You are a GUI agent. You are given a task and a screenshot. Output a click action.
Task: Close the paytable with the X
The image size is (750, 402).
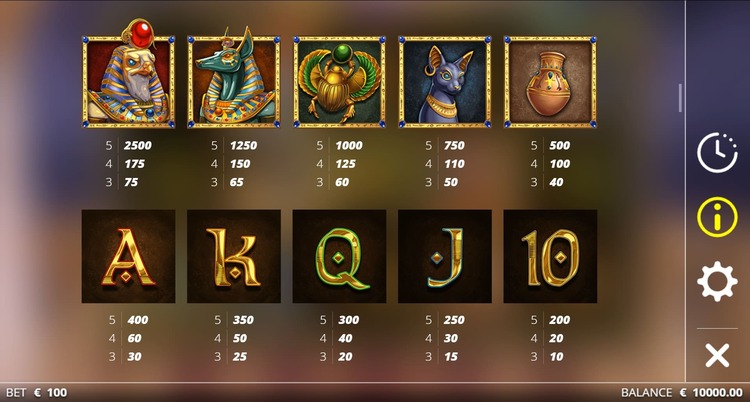point(716,354)
